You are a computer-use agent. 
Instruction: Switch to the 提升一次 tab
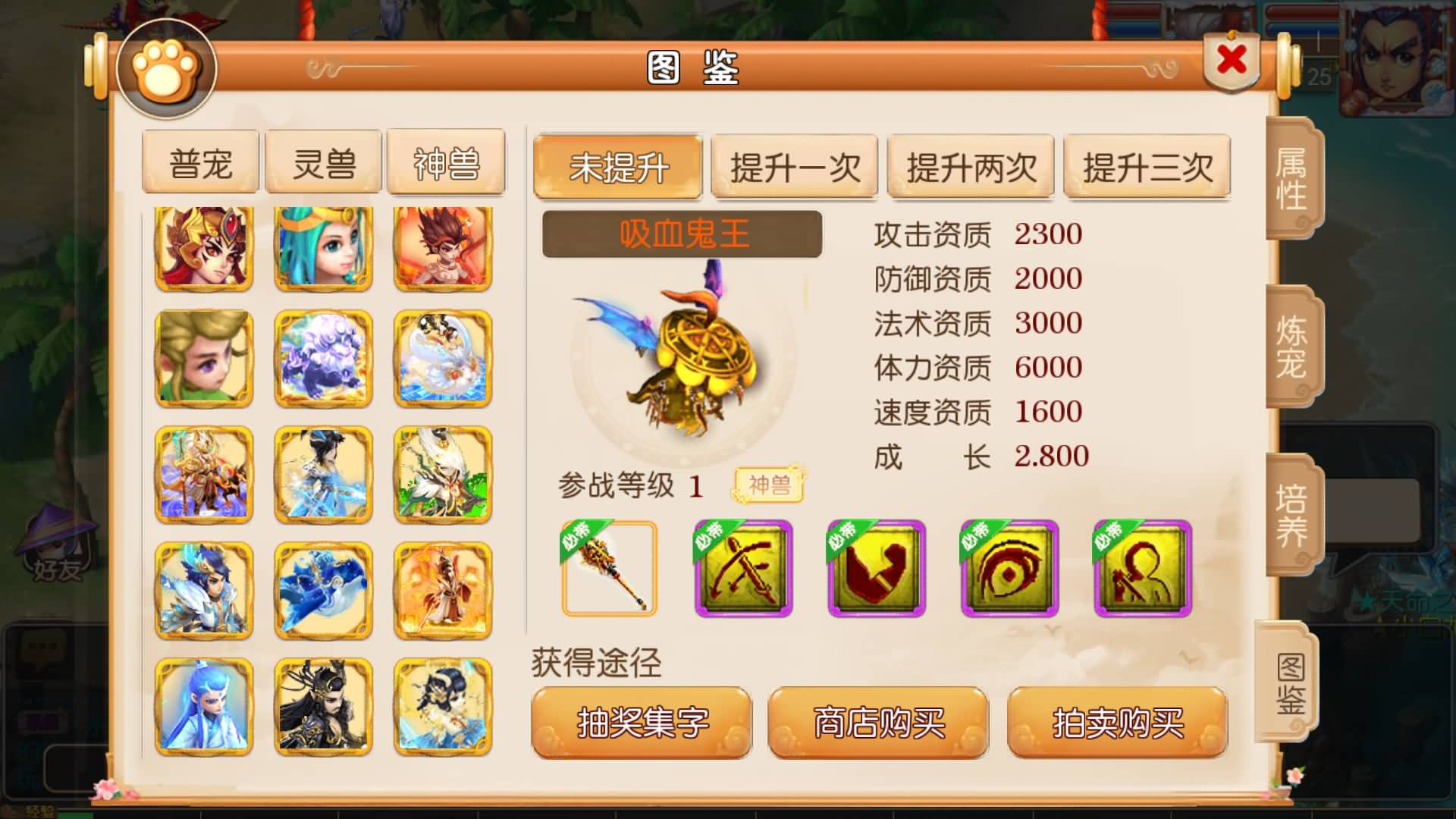(x=795, y=168)
